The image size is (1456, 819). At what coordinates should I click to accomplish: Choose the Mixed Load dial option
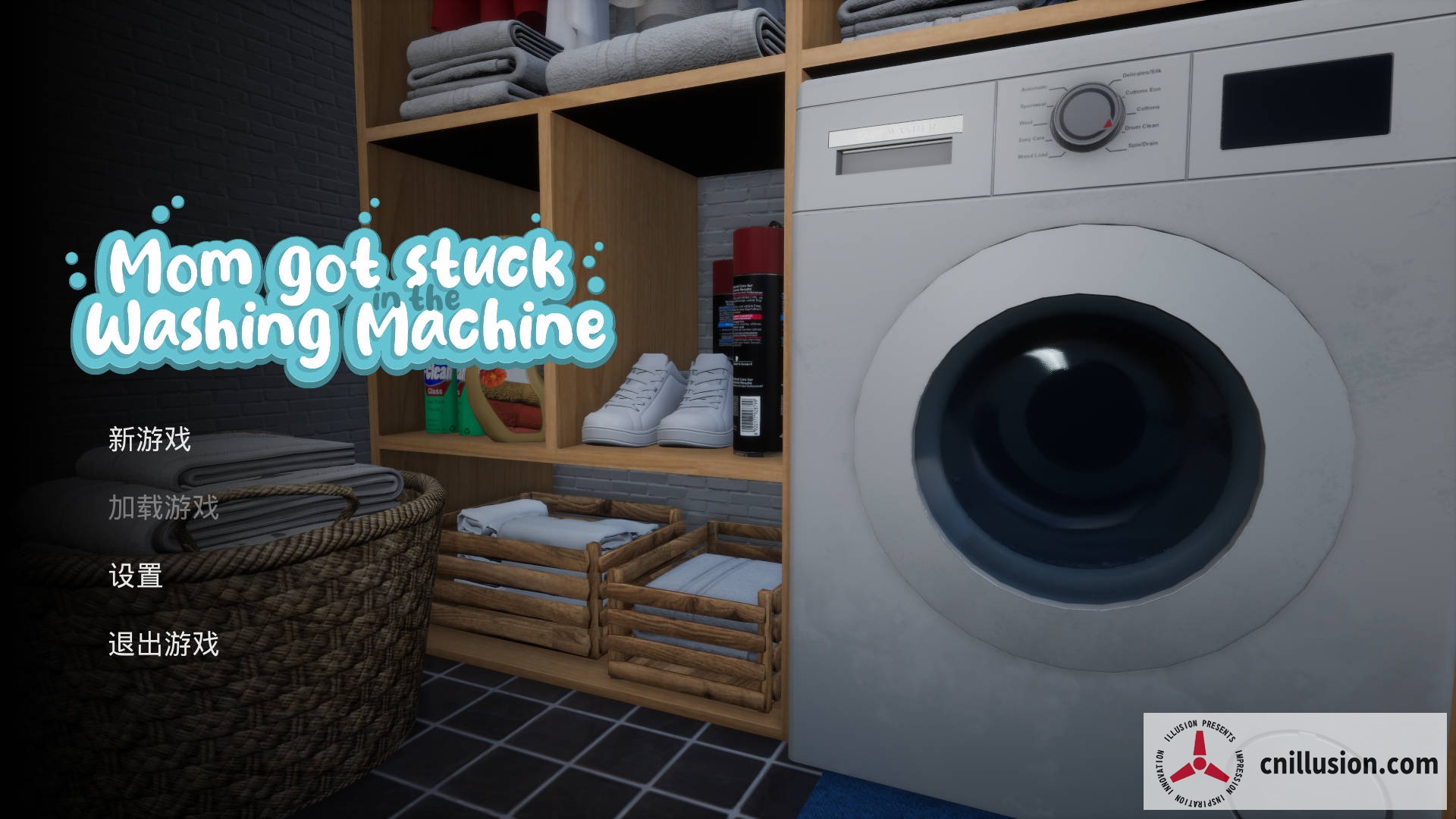1034,155
